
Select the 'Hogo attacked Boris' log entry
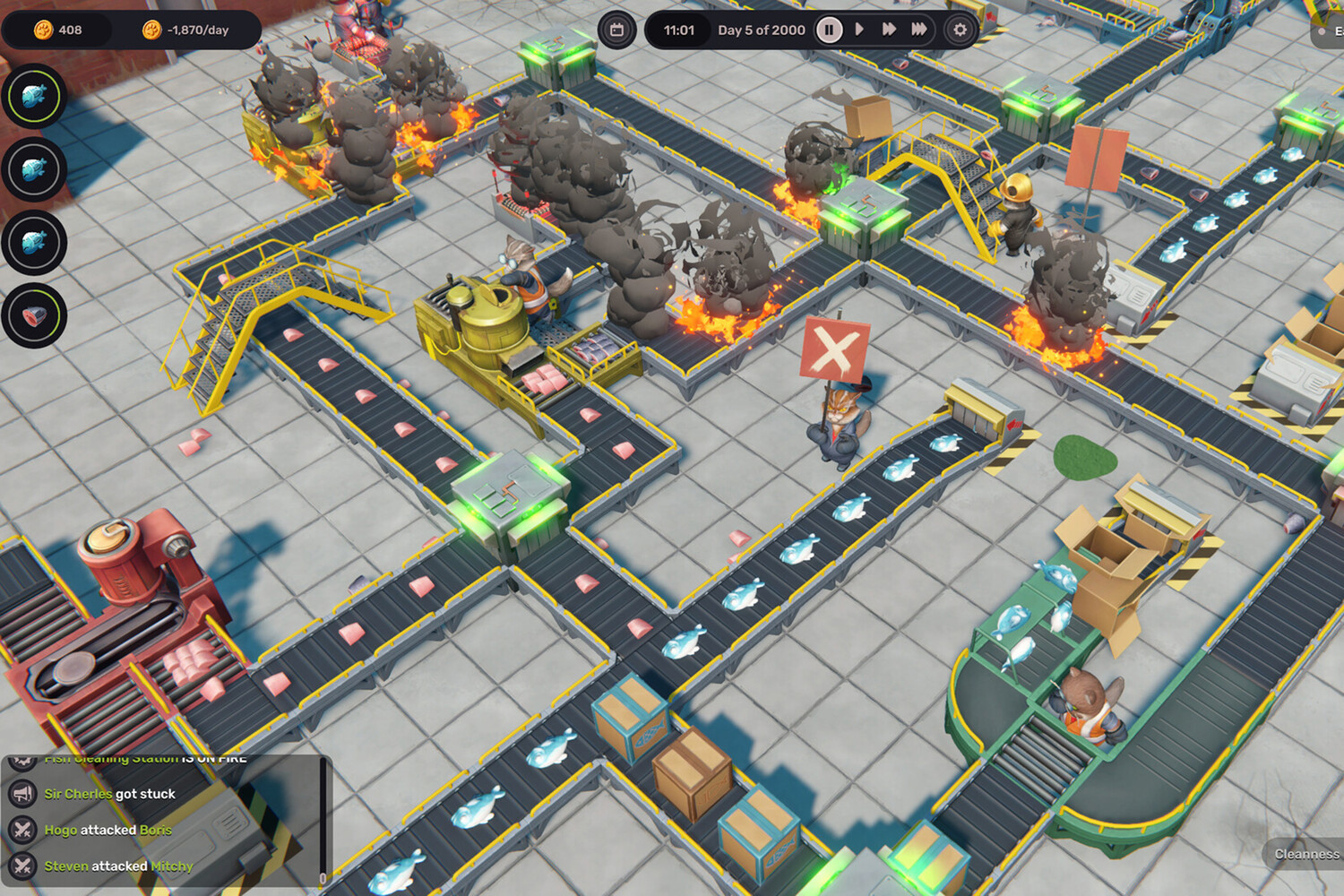pyautogui.click(x=108, y=830)
